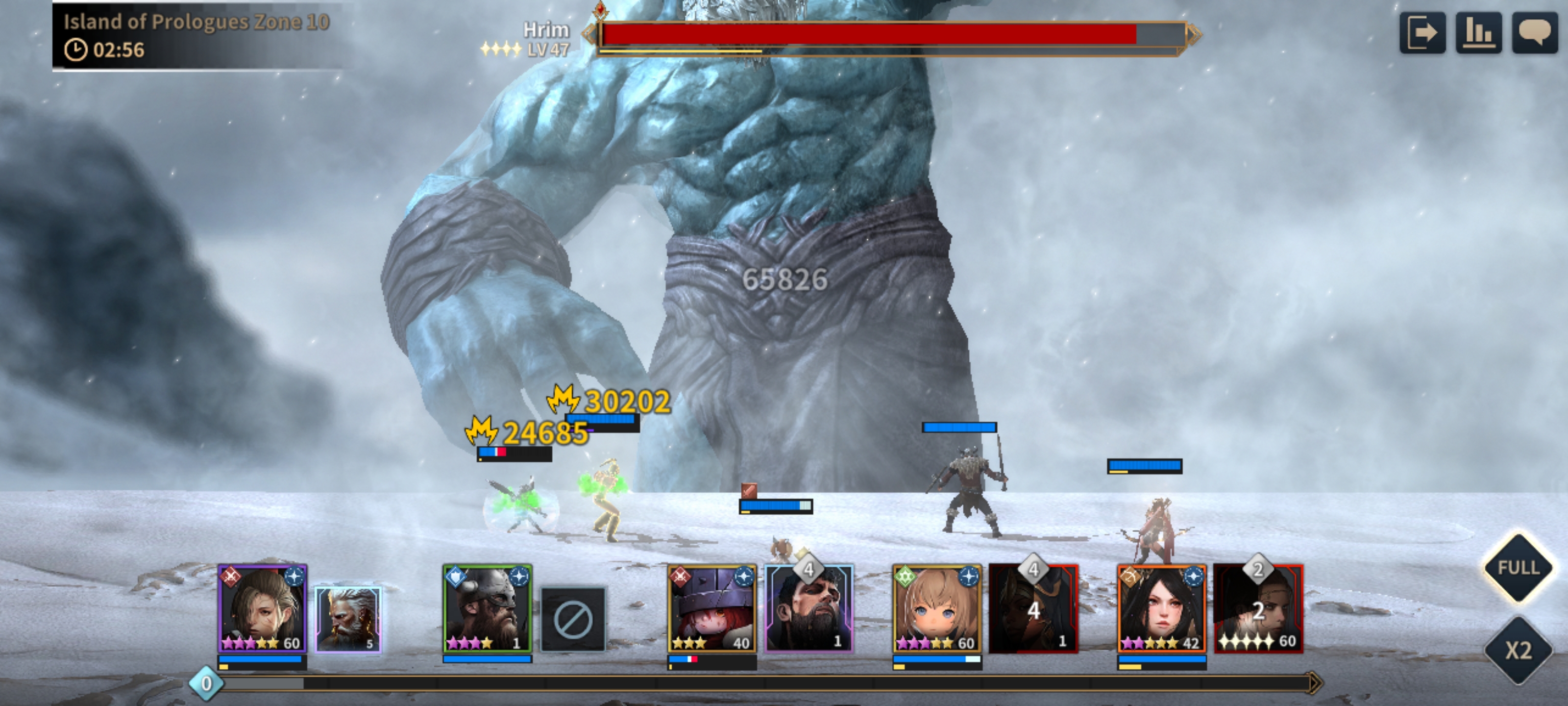Open the chat speech bubble
This screenshot has height=706, width=1568.
click(1534, 33)
